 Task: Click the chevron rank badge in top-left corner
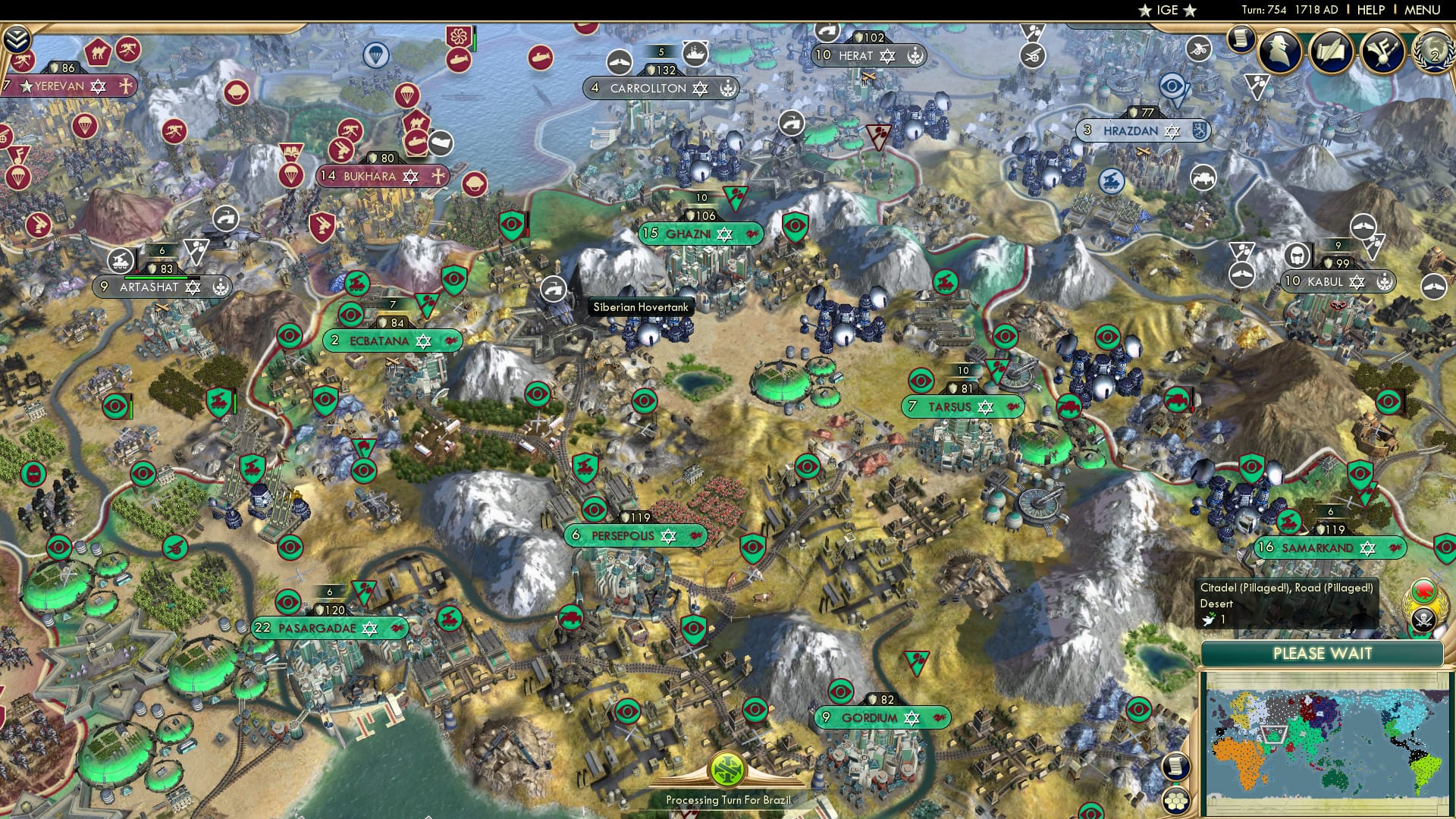17,39
